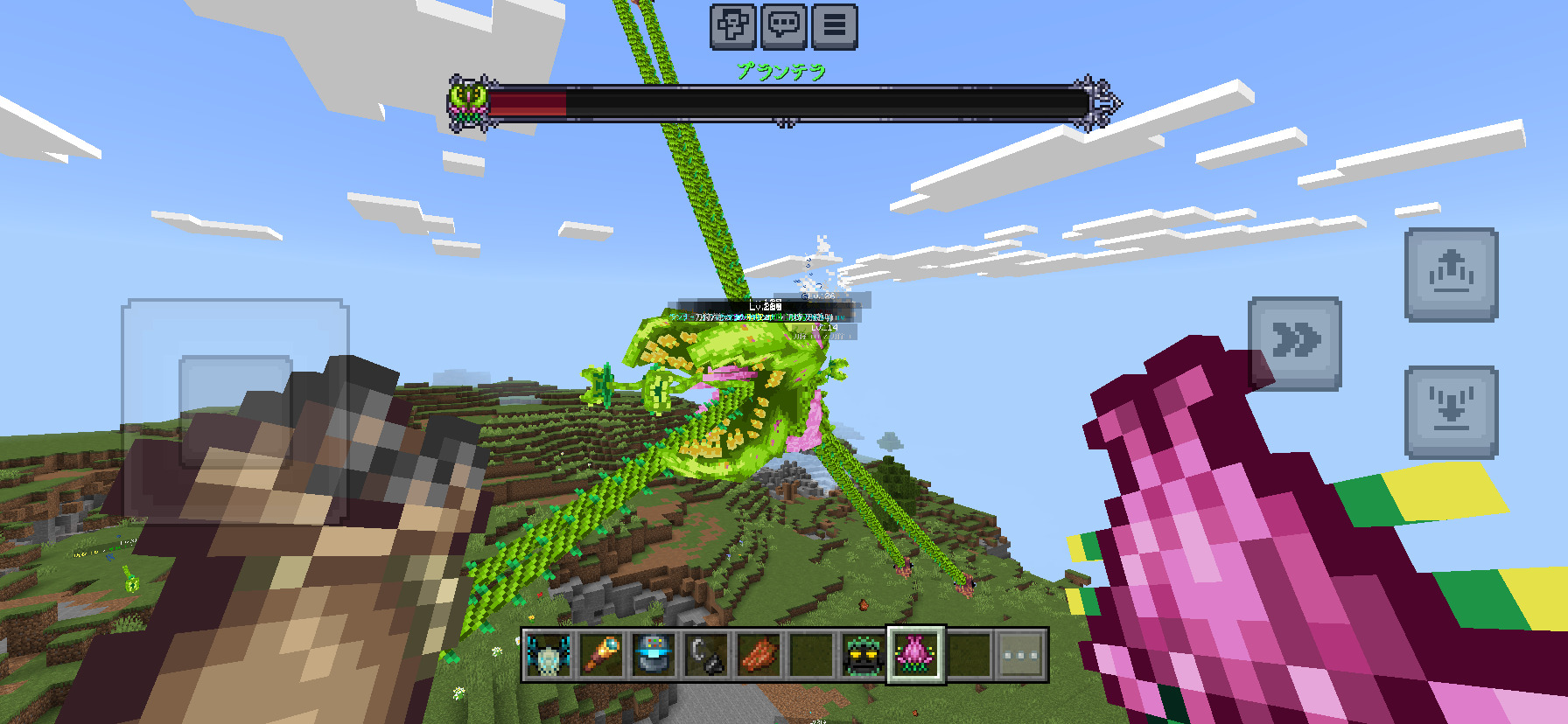Select the pink Plantera bulb hotbar slot
The image size is (1568, 724).
pyautogui.click(x=916, y=655)
